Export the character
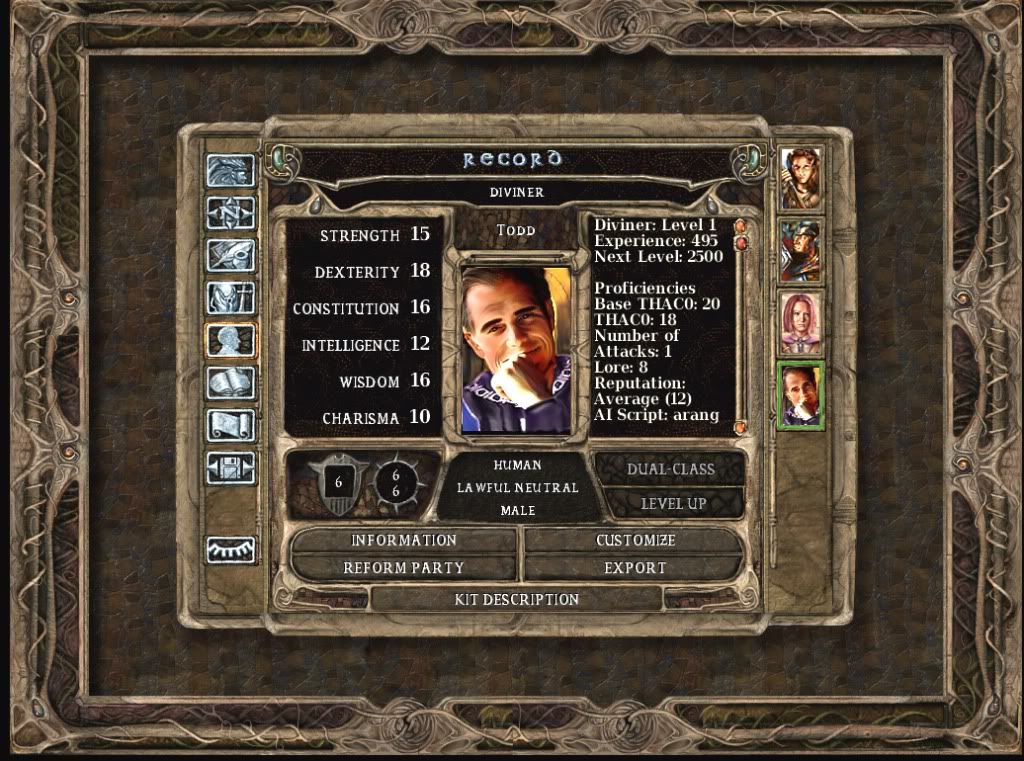 [635, 568]
